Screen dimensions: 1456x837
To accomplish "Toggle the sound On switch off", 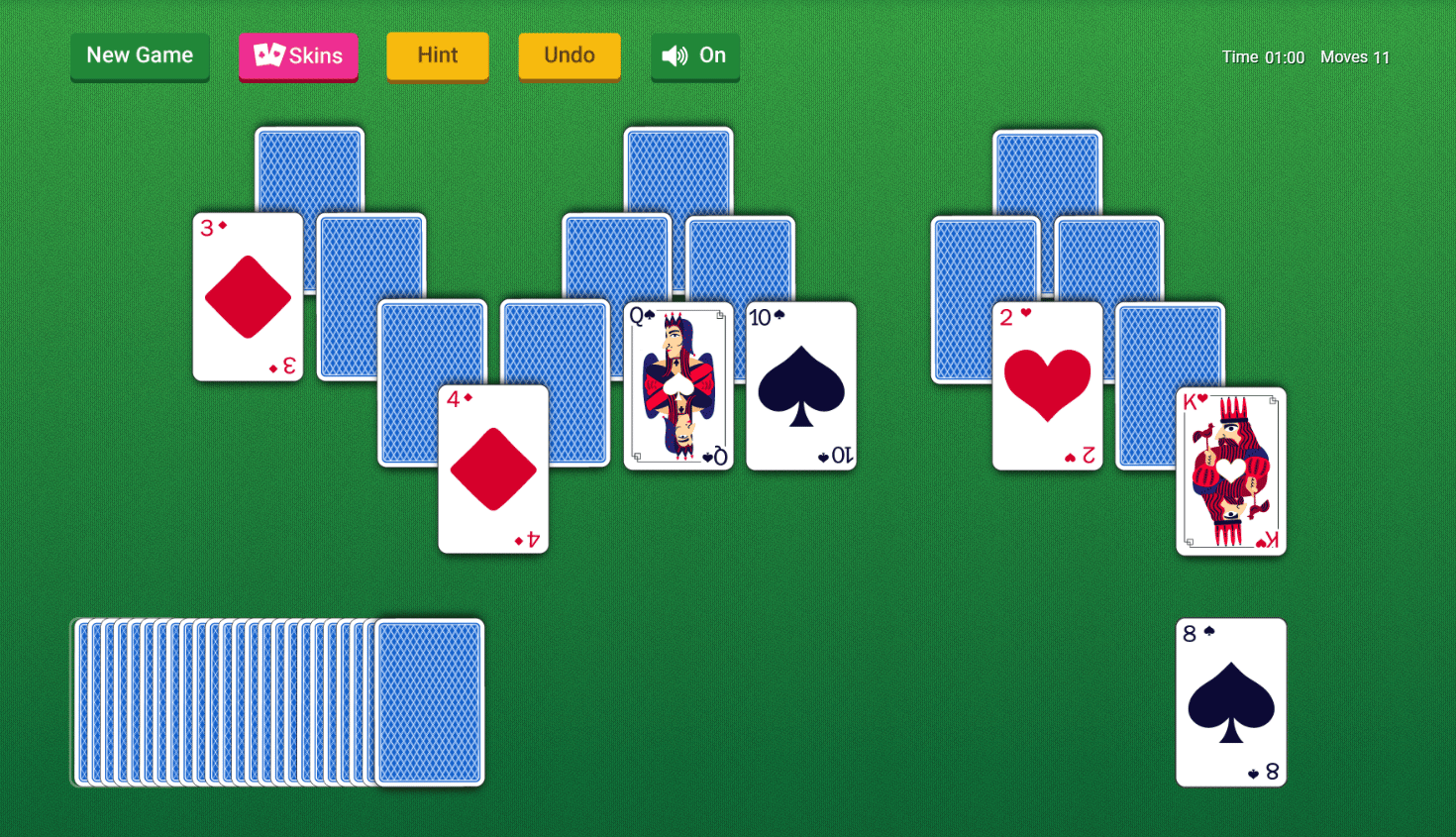I will (x=693, y=55).
